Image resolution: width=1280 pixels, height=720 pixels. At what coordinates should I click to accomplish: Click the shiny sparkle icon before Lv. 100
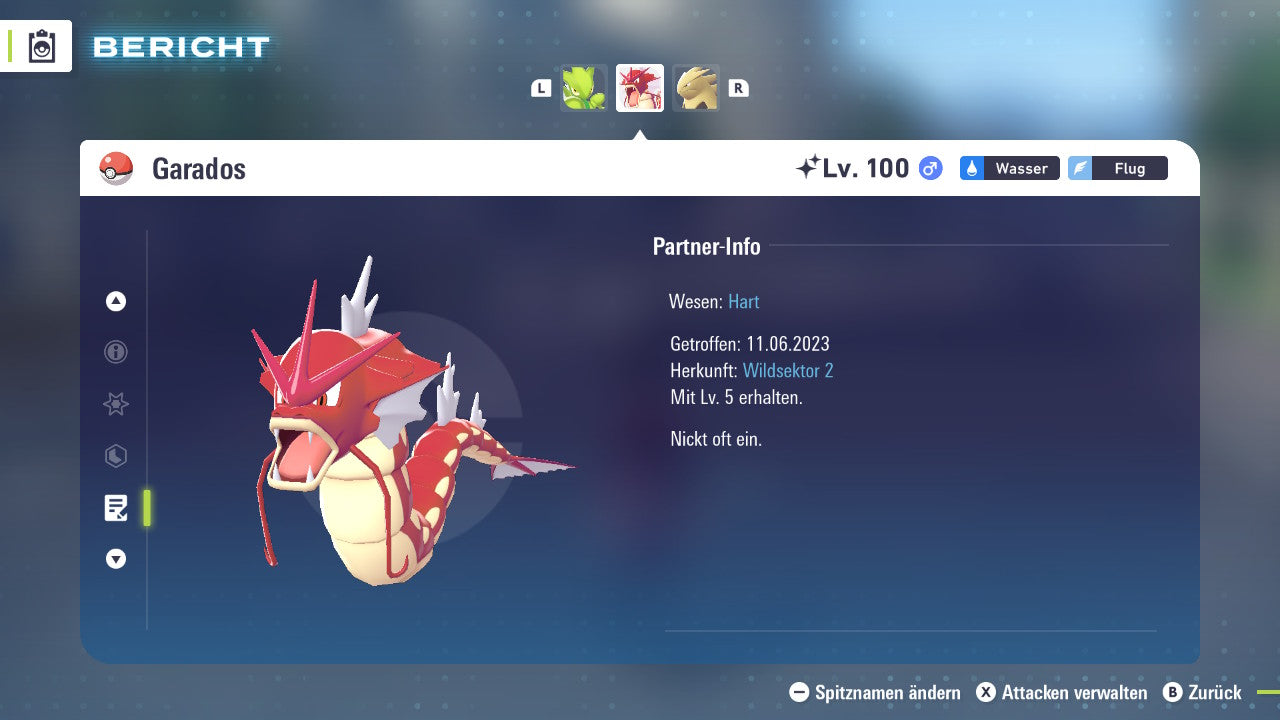point(810,167)
